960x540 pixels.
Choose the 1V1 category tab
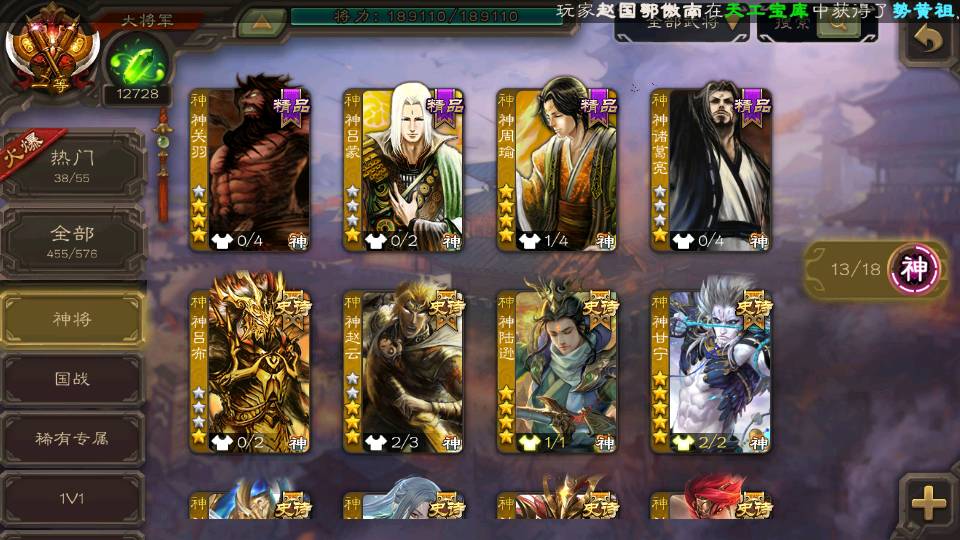tap(73, 497)
